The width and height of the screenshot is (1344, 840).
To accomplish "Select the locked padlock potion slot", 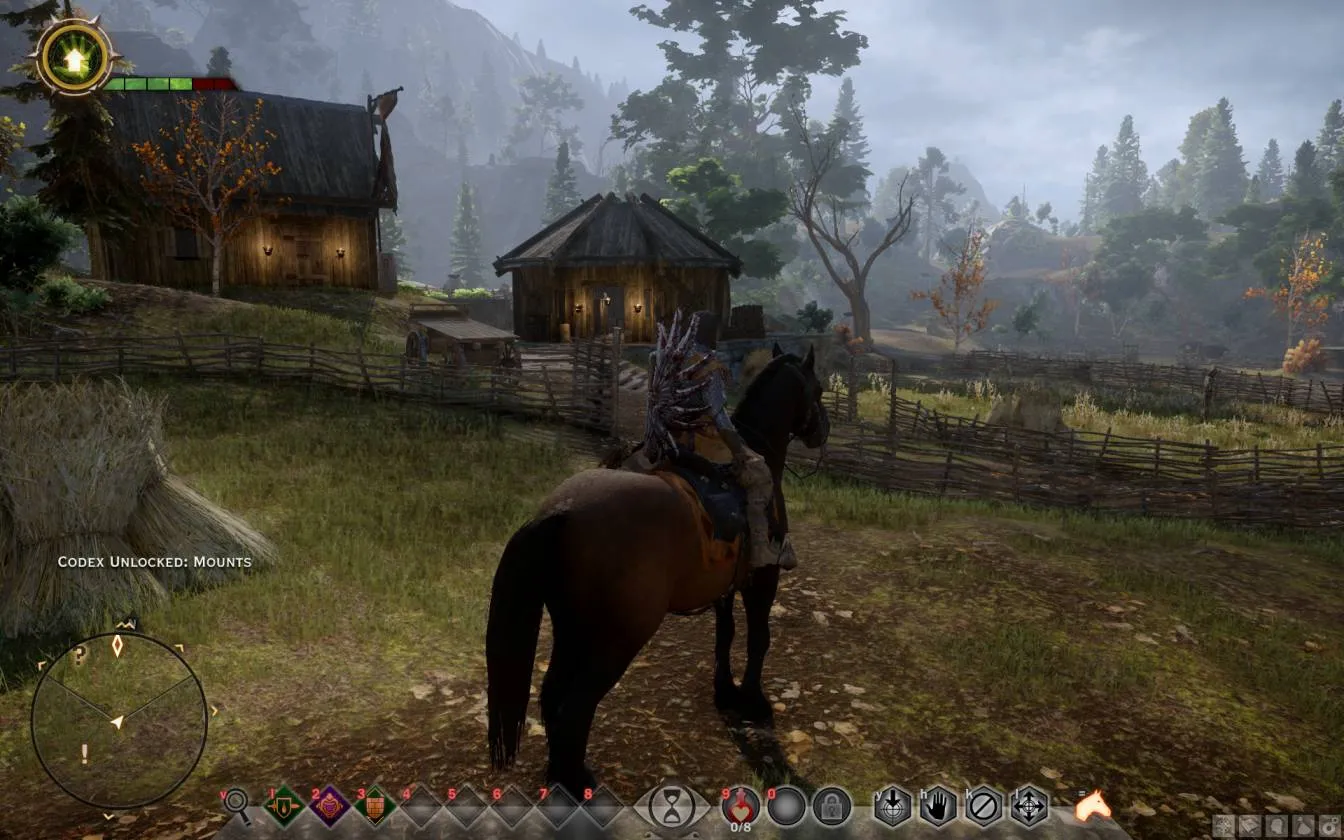I will 831,806.
